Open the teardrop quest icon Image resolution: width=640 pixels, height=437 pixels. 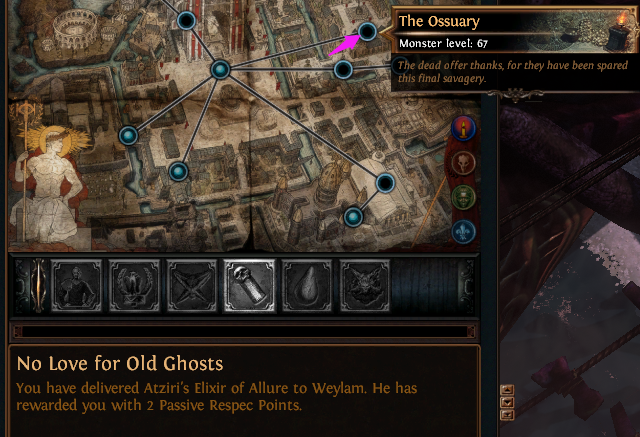coord(307,283)
